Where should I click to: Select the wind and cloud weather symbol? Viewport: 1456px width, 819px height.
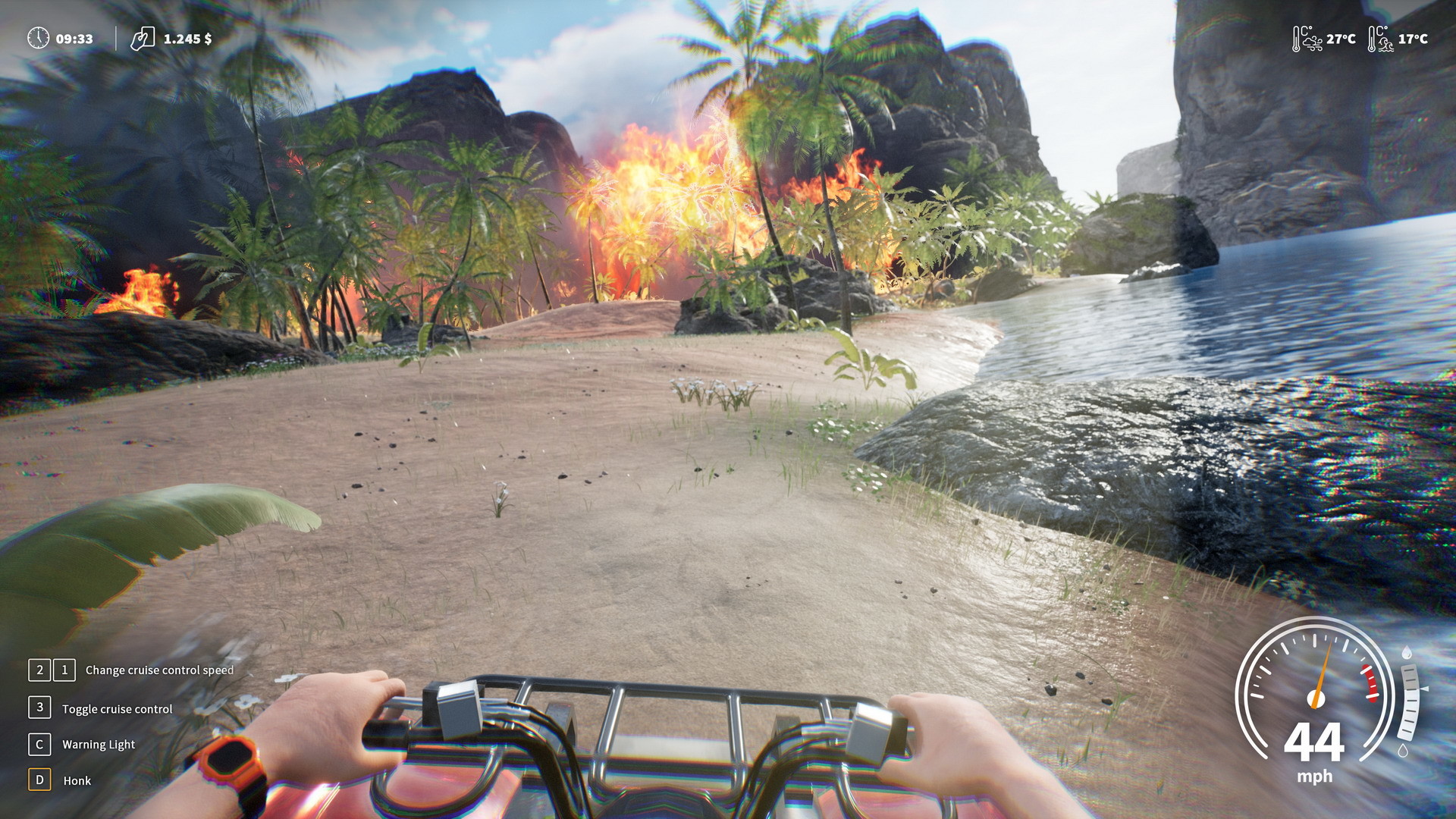click(x=1313, y=43)
